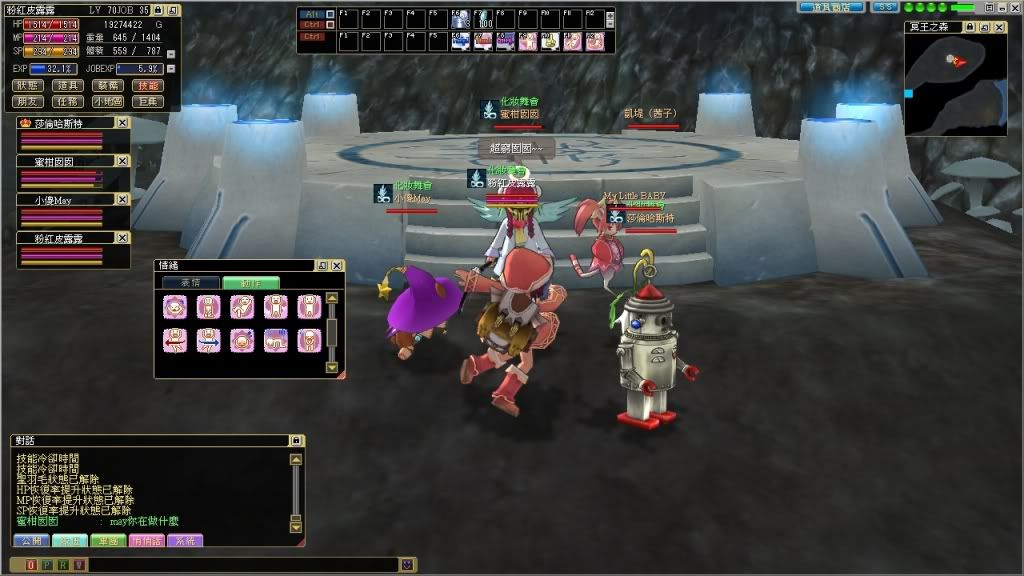
Task: Use the crawling-on-all-fours emote icon
Action: pyautogui.click(x=276, y=340)
